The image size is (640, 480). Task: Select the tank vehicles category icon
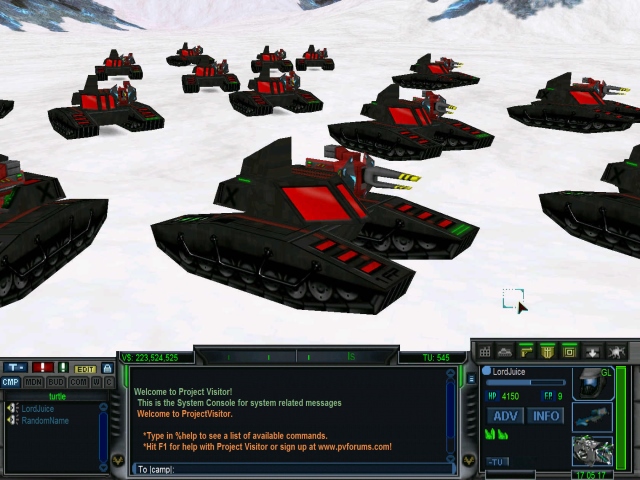coord(506,352)
